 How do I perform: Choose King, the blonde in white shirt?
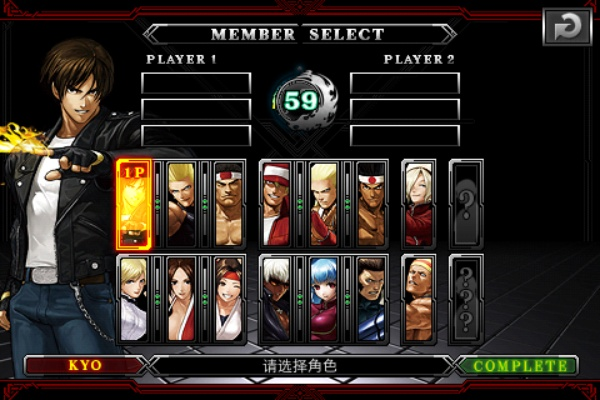tap(134, 300)
